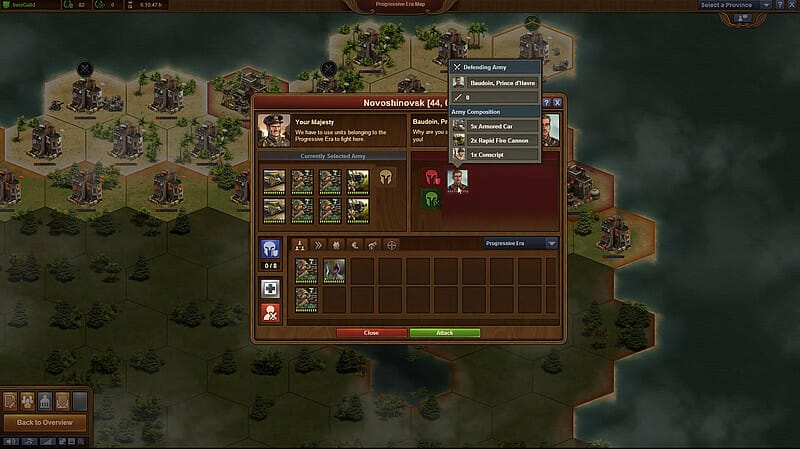800x449 pixels.
Task: Open the temple building icon in bottom panel
Action: pos(45,400)
